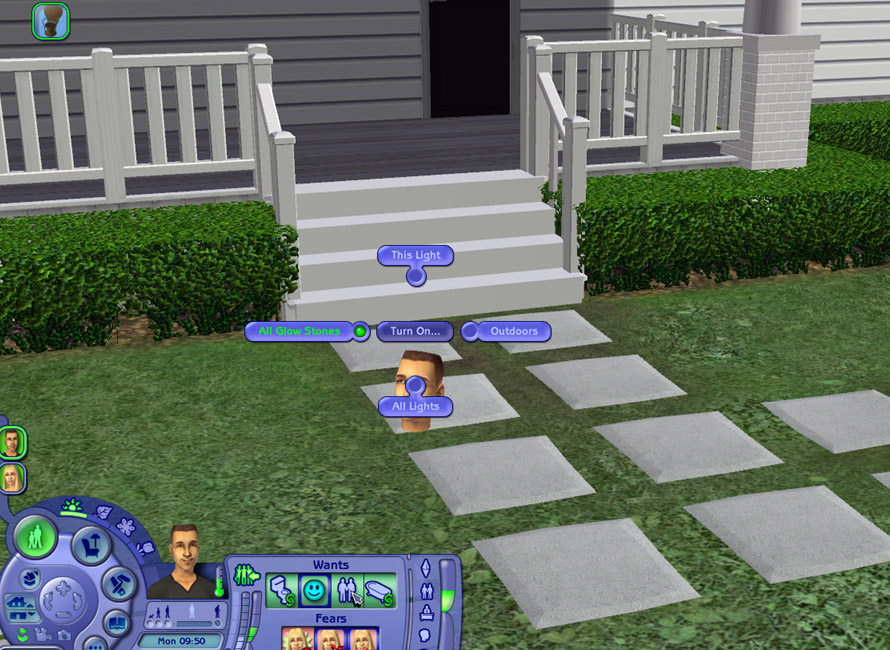Pick the Outdoors pie menu option
The width and height of the screenshot is (890, 650).
tap(514, 331)
